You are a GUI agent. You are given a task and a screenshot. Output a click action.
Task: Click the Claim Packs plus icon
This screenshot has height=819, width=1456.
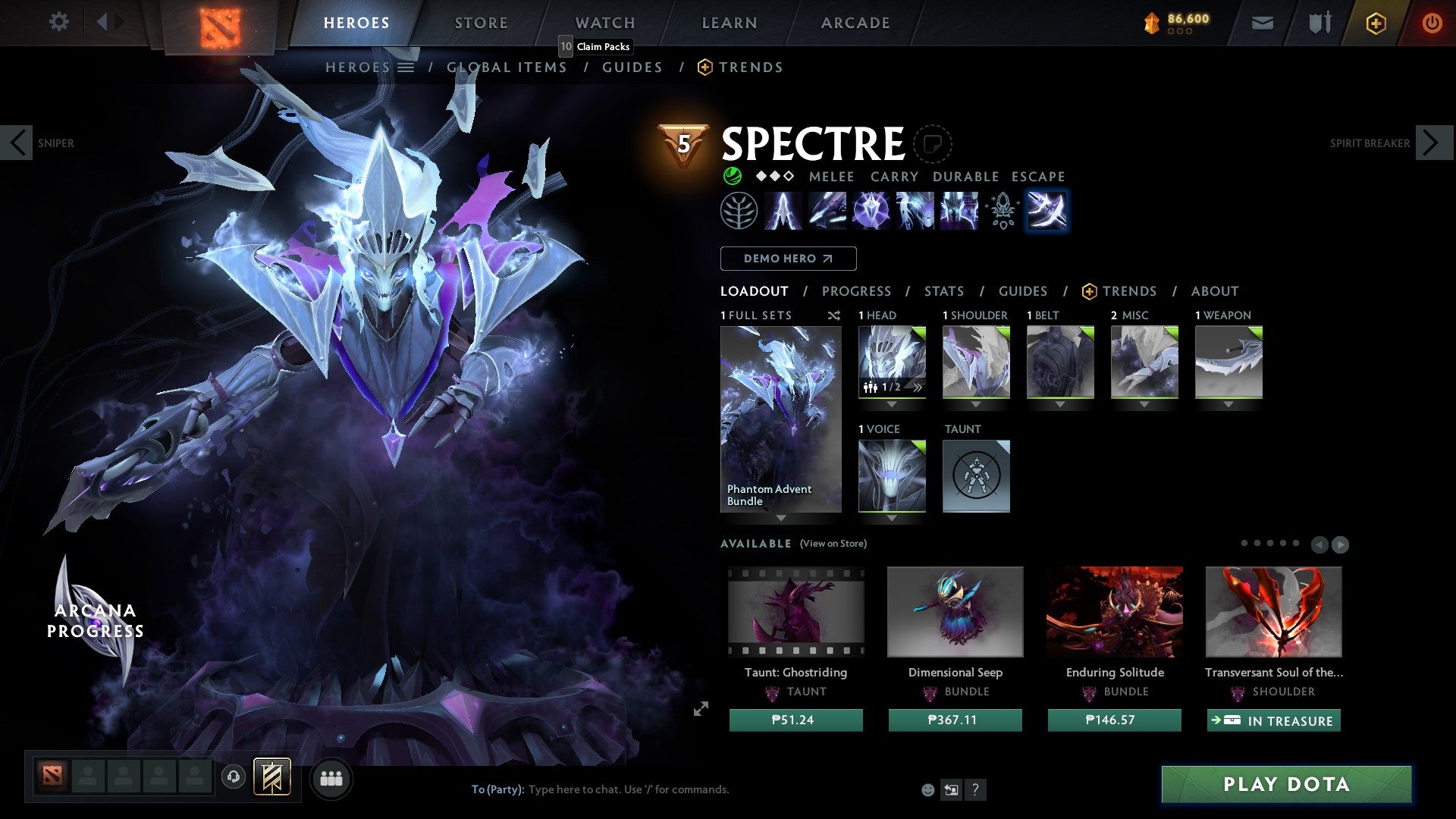click(1376, 23)
